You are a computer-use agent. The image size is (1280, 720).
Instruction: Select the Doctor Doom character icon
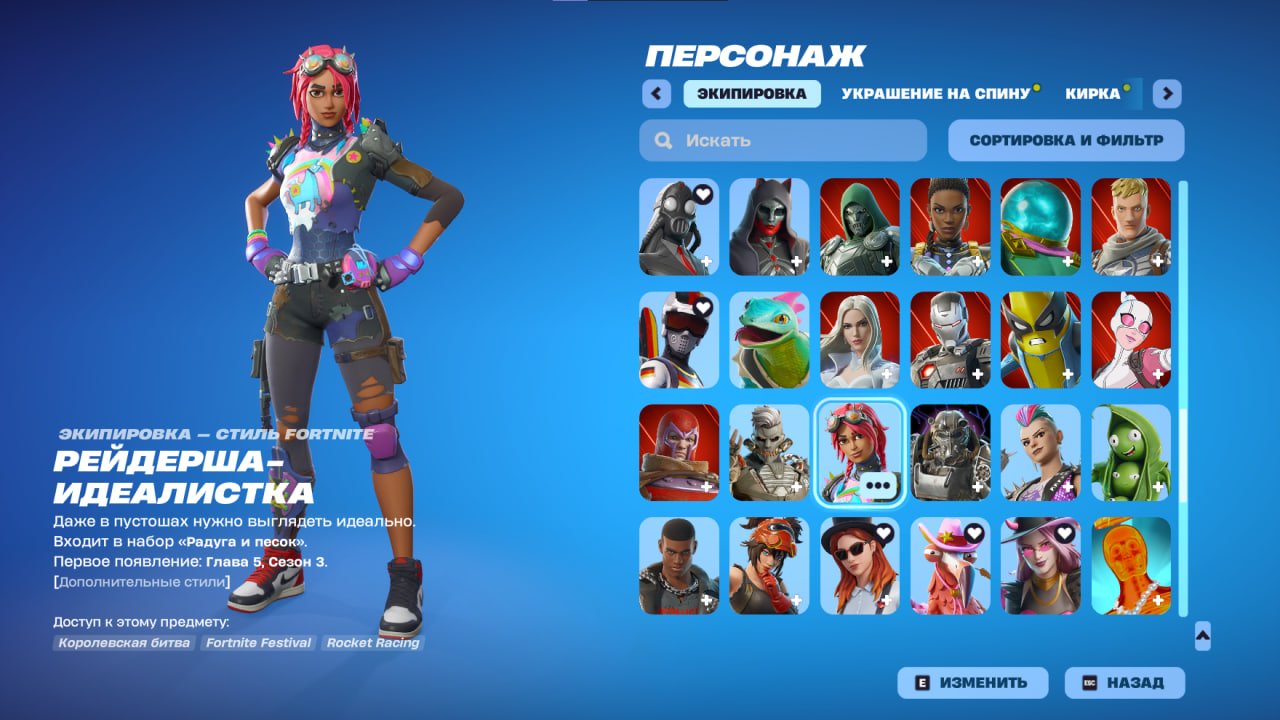(860, 226)
